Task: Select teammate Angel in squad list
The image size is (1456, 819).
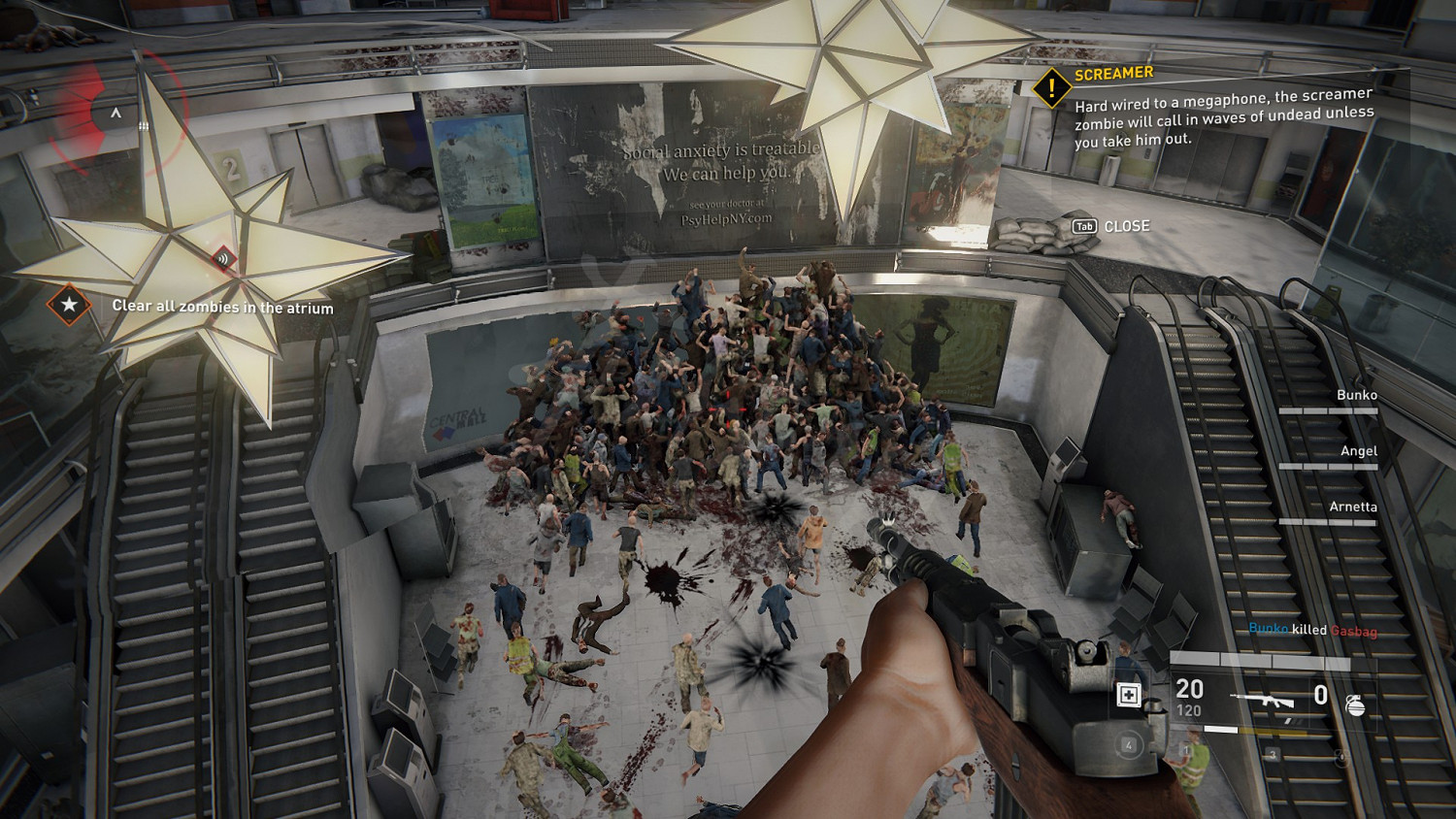Action: 1358,451
